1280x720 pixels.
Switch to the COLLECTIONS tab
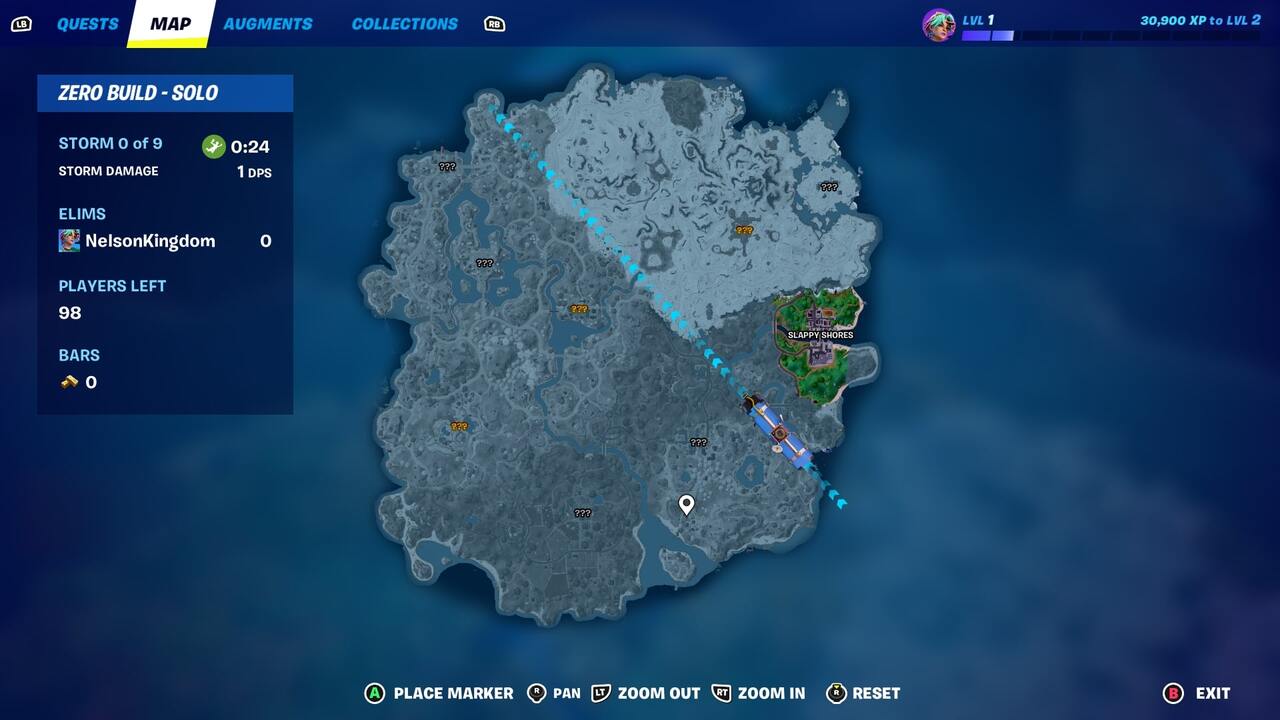[404, 23]
